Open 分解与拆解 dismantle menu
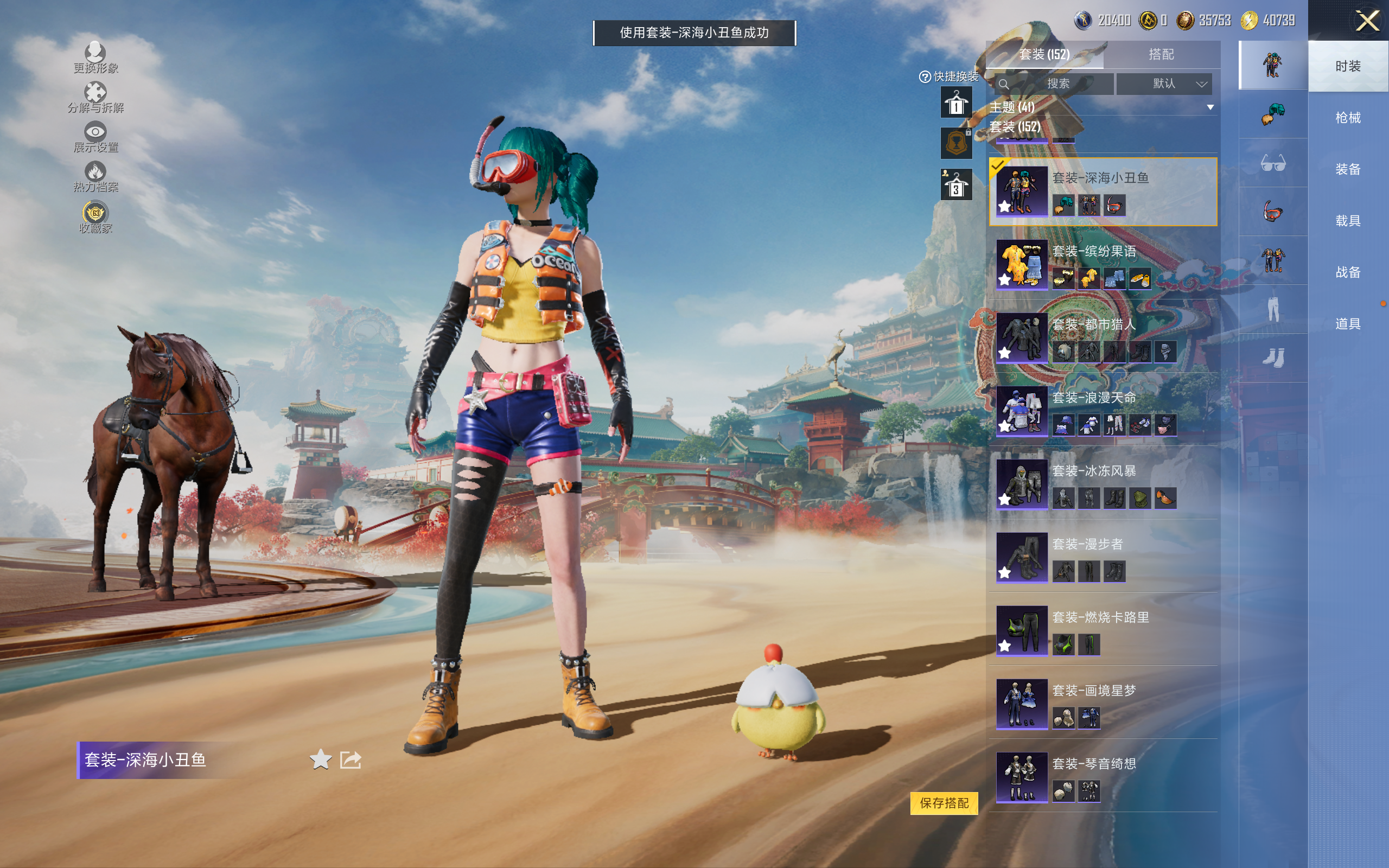The height and width of the screenshot is (868, 1389). click(95, 98)
